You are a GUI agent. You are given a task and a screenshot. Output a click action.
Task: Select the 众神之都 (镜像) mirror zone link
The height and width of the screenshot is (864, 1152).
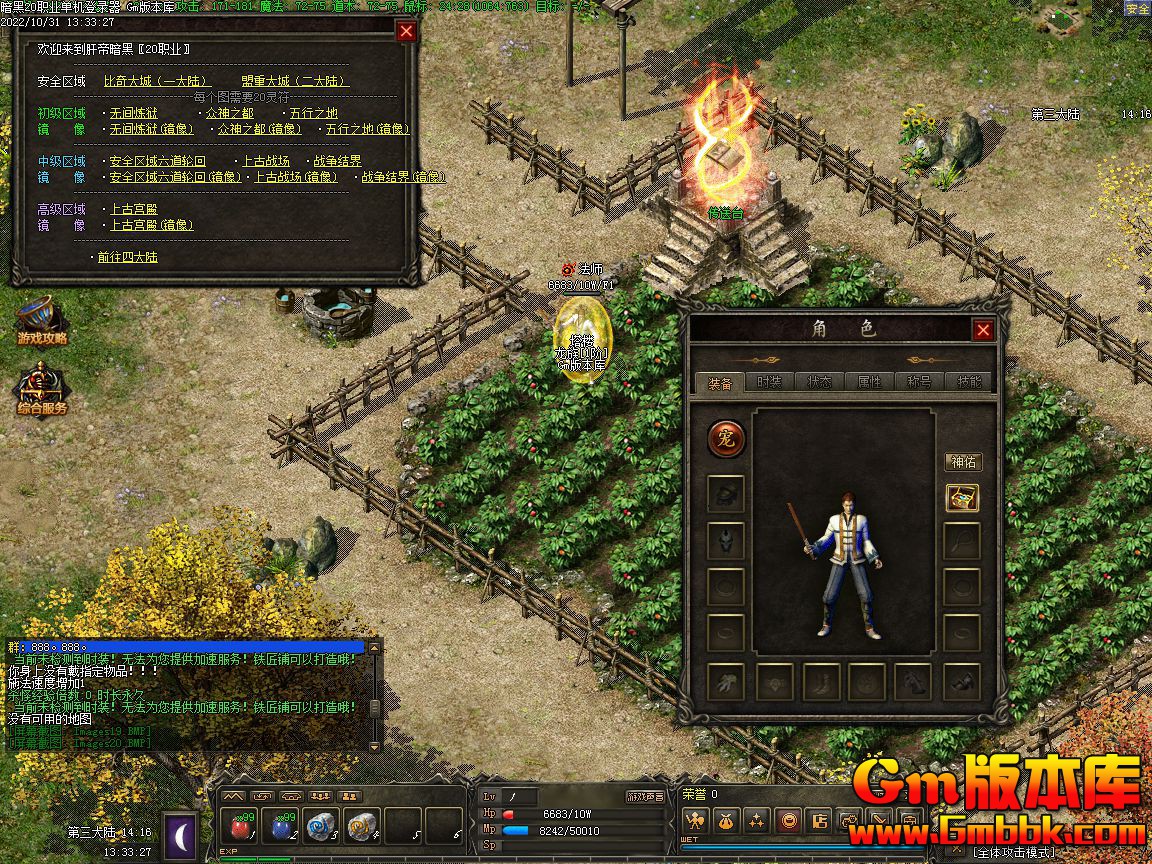(x=260, y=129)
